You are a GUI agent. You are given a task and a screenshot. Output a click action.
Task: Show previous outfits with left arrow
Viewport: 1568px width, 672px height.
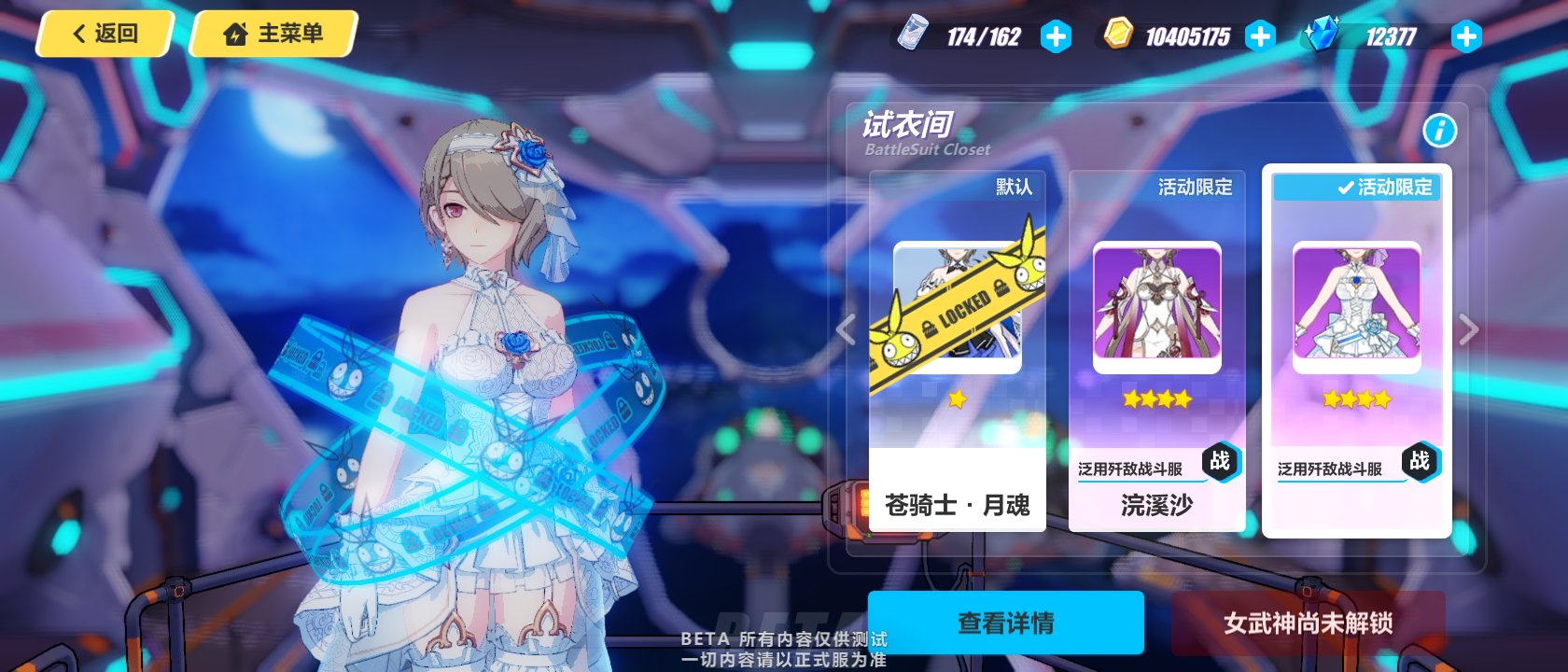click(846, 329)
